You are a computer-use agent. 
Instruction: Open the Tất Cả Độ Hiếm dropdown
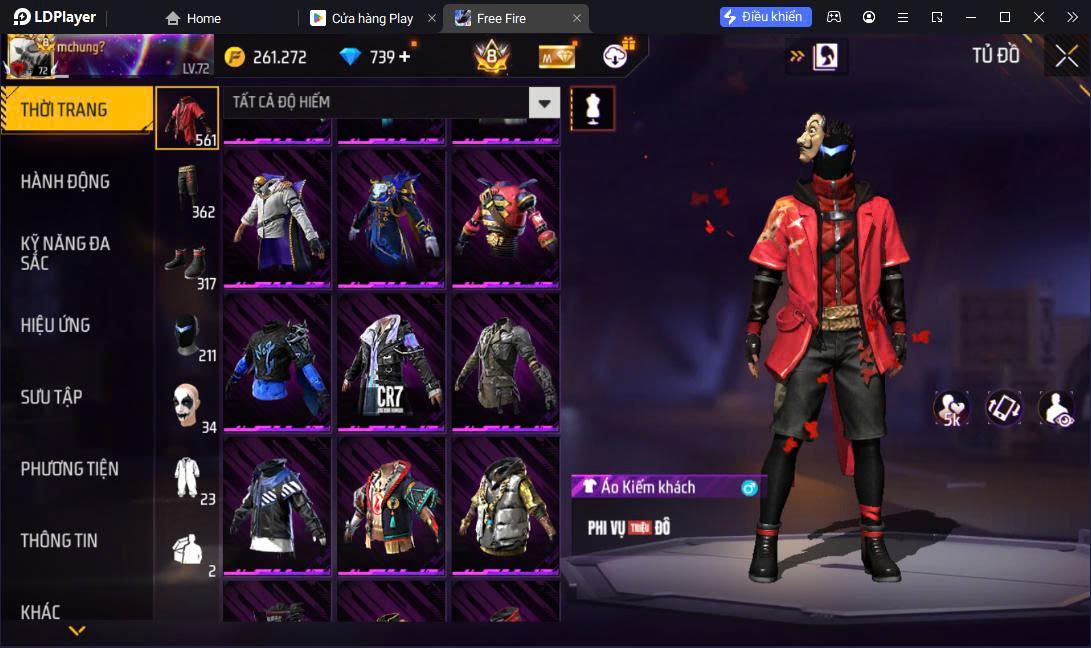pyautogui.click(x=544, y=102)
